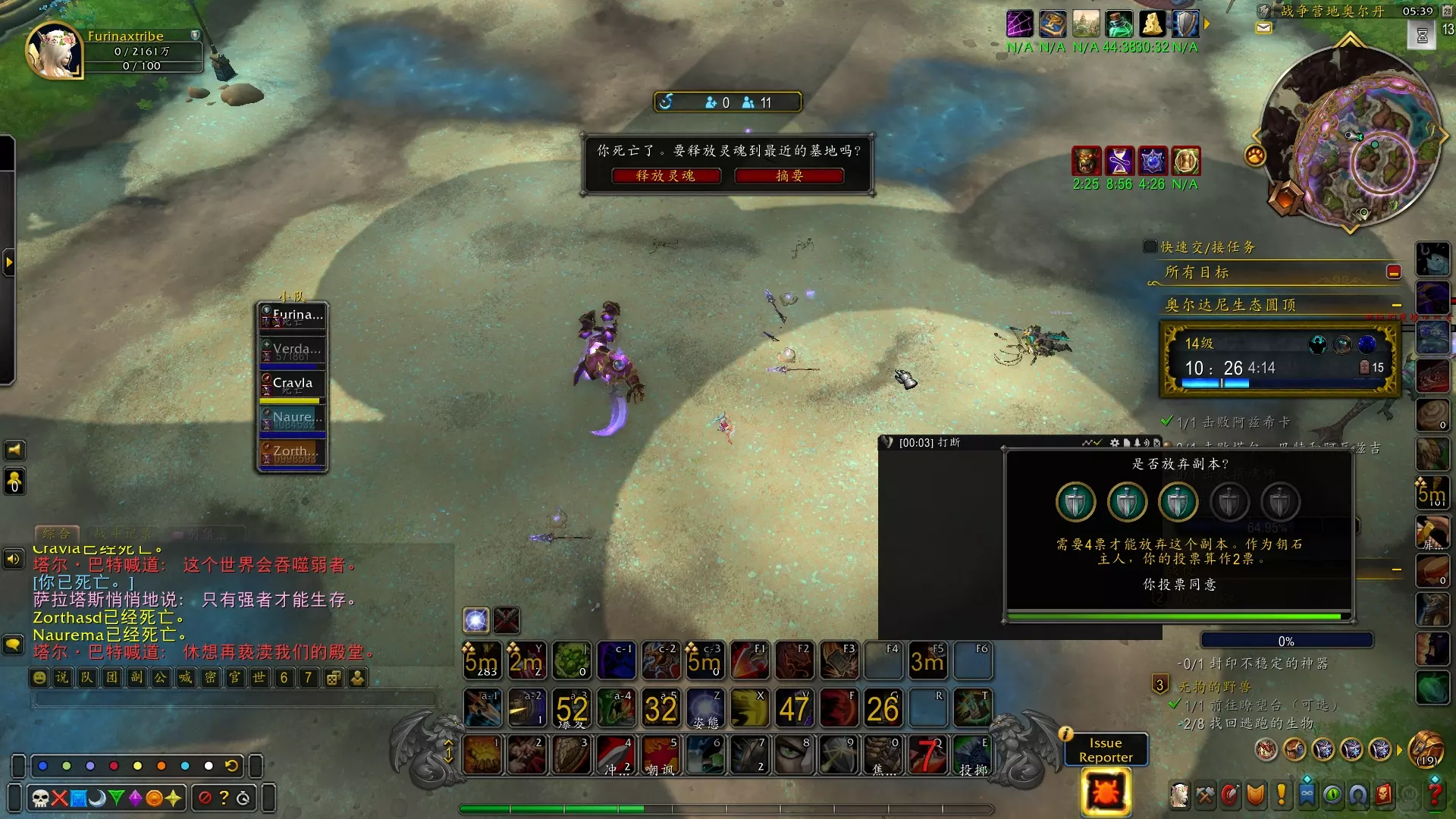The height and width of the screenshot is (819, 1456).
Task: Select the 世 world chat channel button
Action: [259, 677]
